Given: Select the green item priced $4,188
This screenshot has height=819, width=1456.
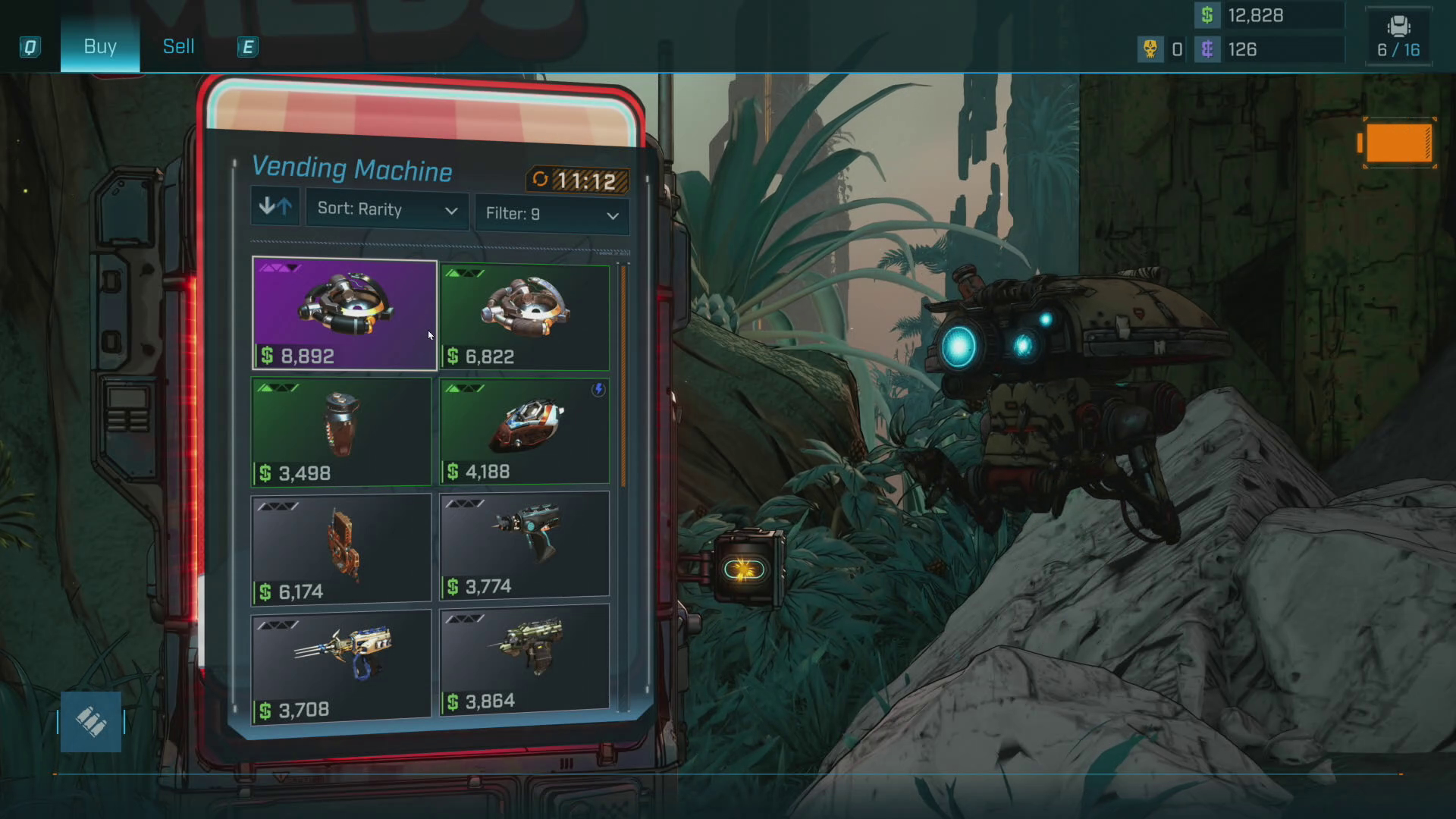Looking at the screenshot, I should [525, 431].
